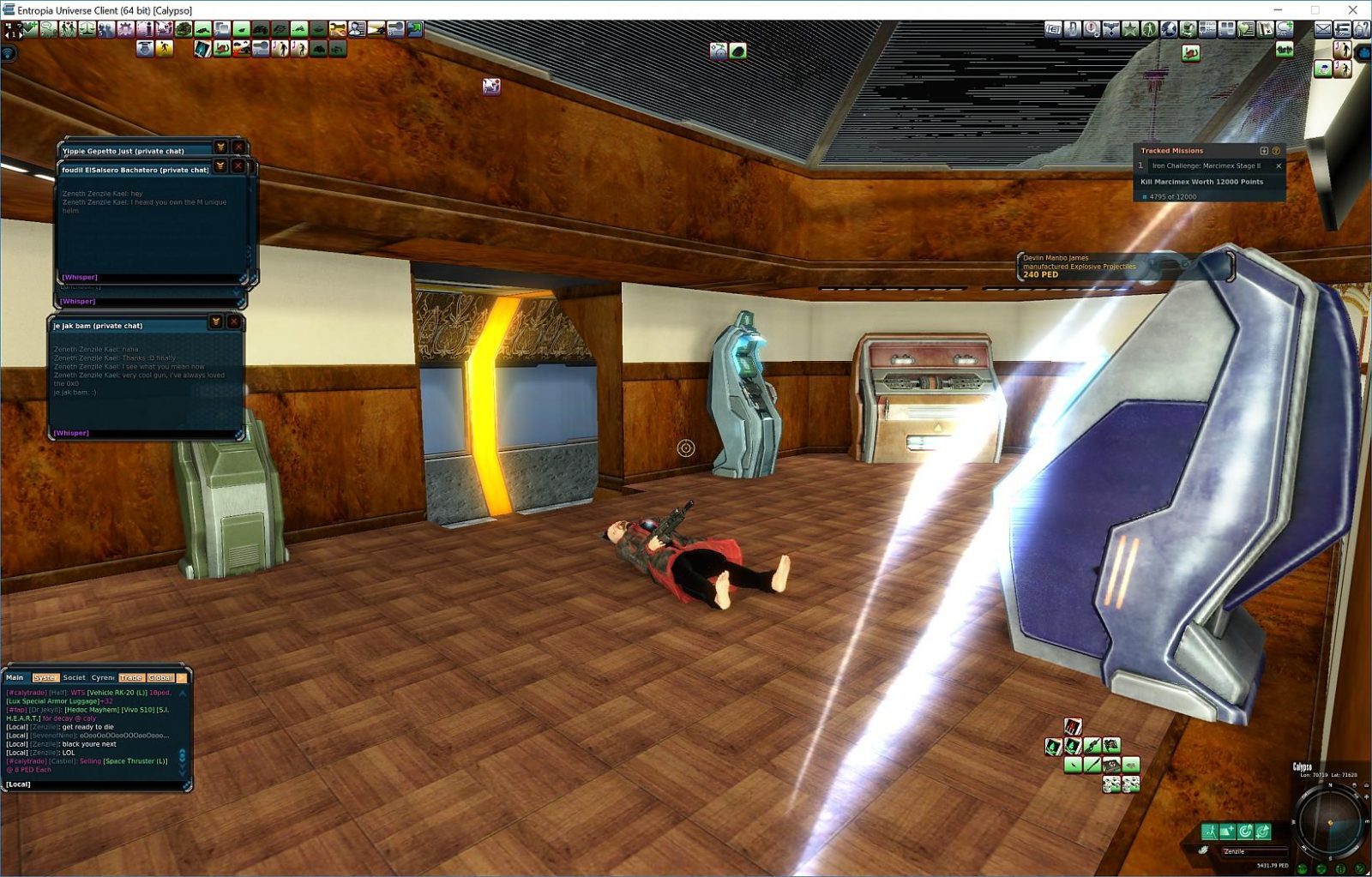The width and height of the screenshot is (1372, 877).
Task: Click the 4795 of 12000 mission progress bar
Action: (x=1175, y=196)
